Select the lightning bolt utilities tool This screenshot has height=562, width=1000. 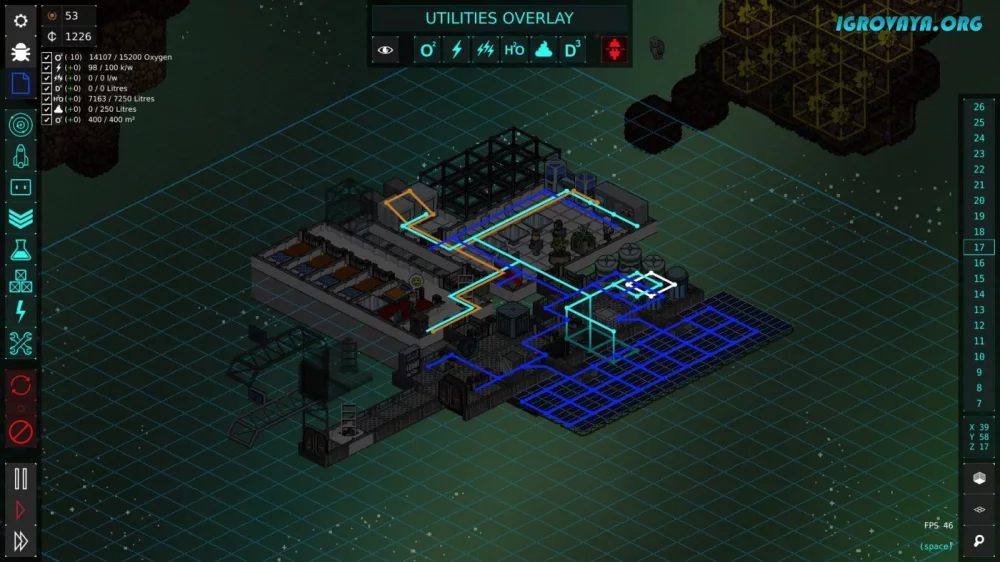(20, 313)
